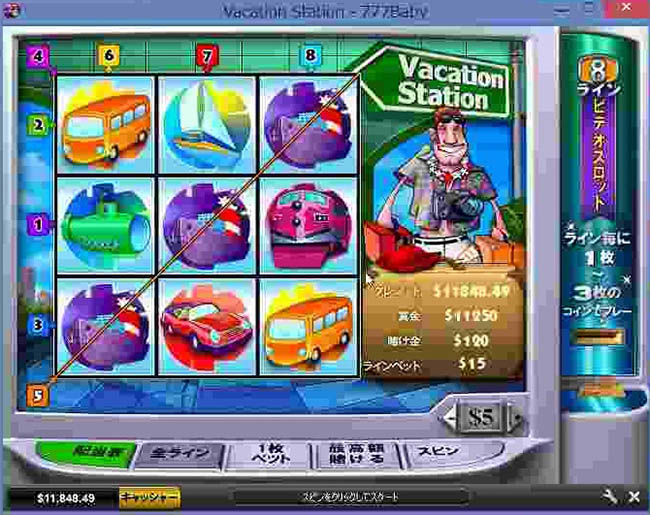
Task: Select payline 7 marker
Action: [207, 56]
